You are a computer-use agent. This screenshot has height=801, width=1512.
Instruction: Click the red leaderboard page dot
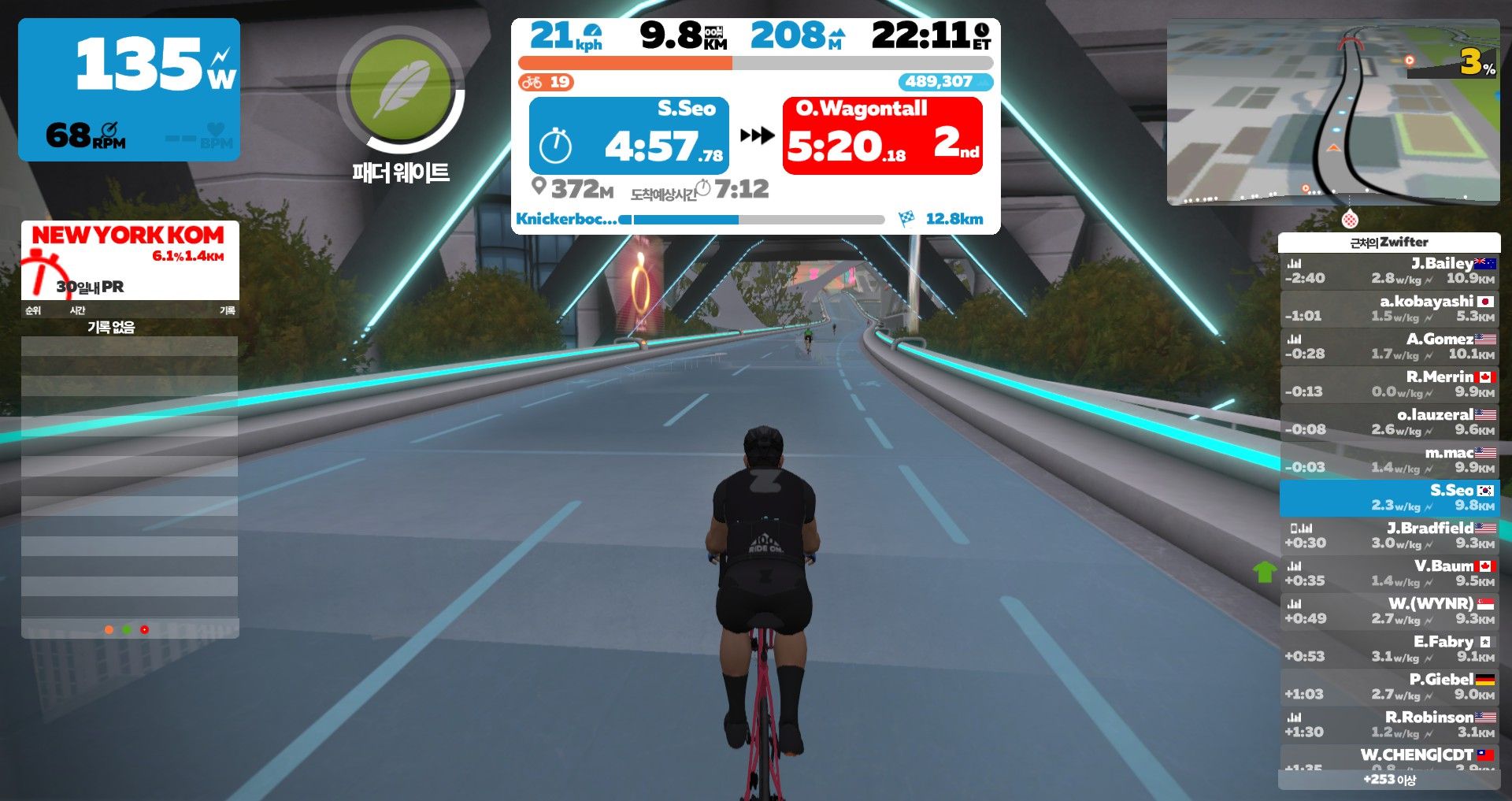coord(144,629)
